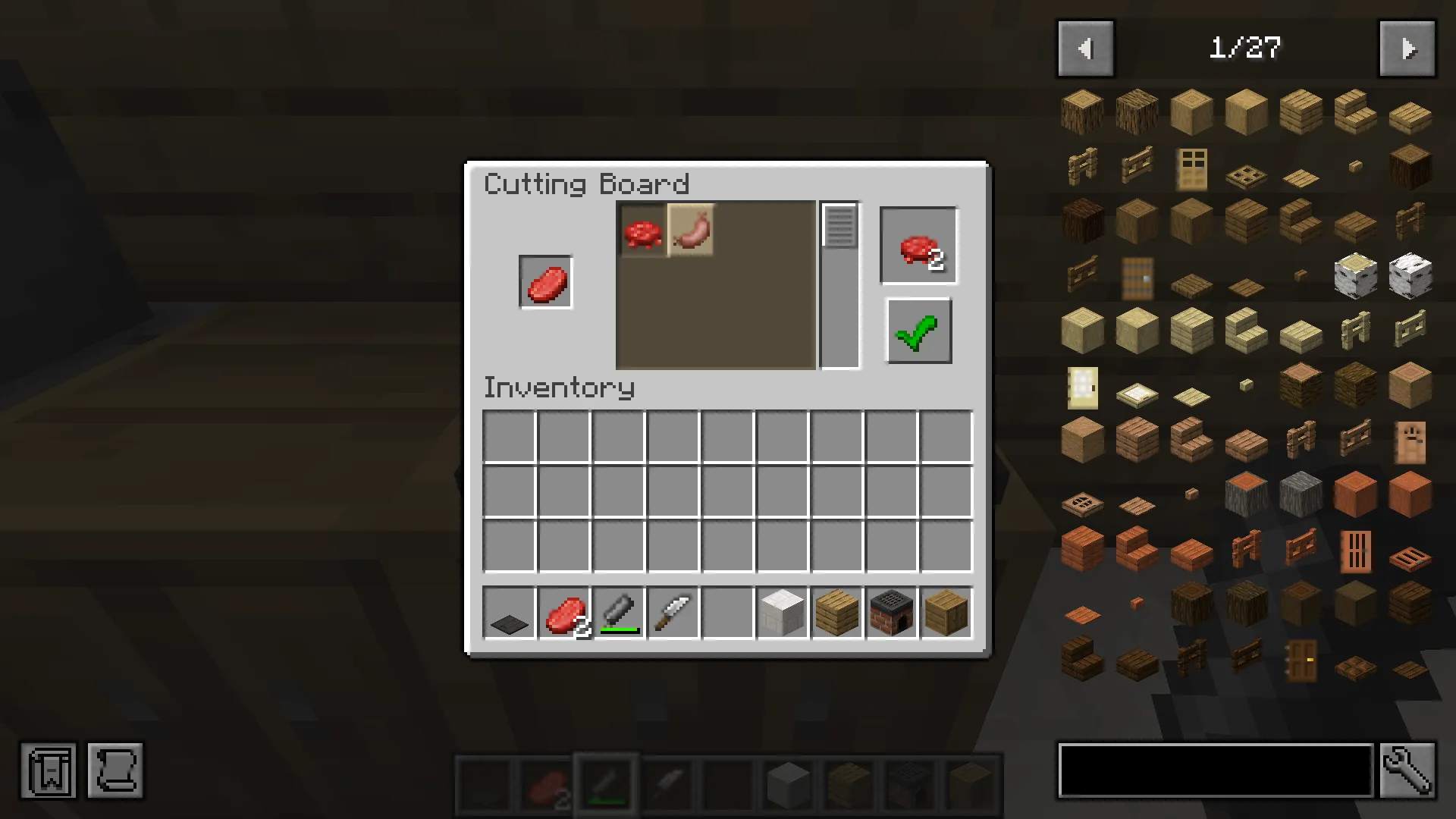
Task: Select the beef slices recipe option
Action: click(x=642, y=231)
